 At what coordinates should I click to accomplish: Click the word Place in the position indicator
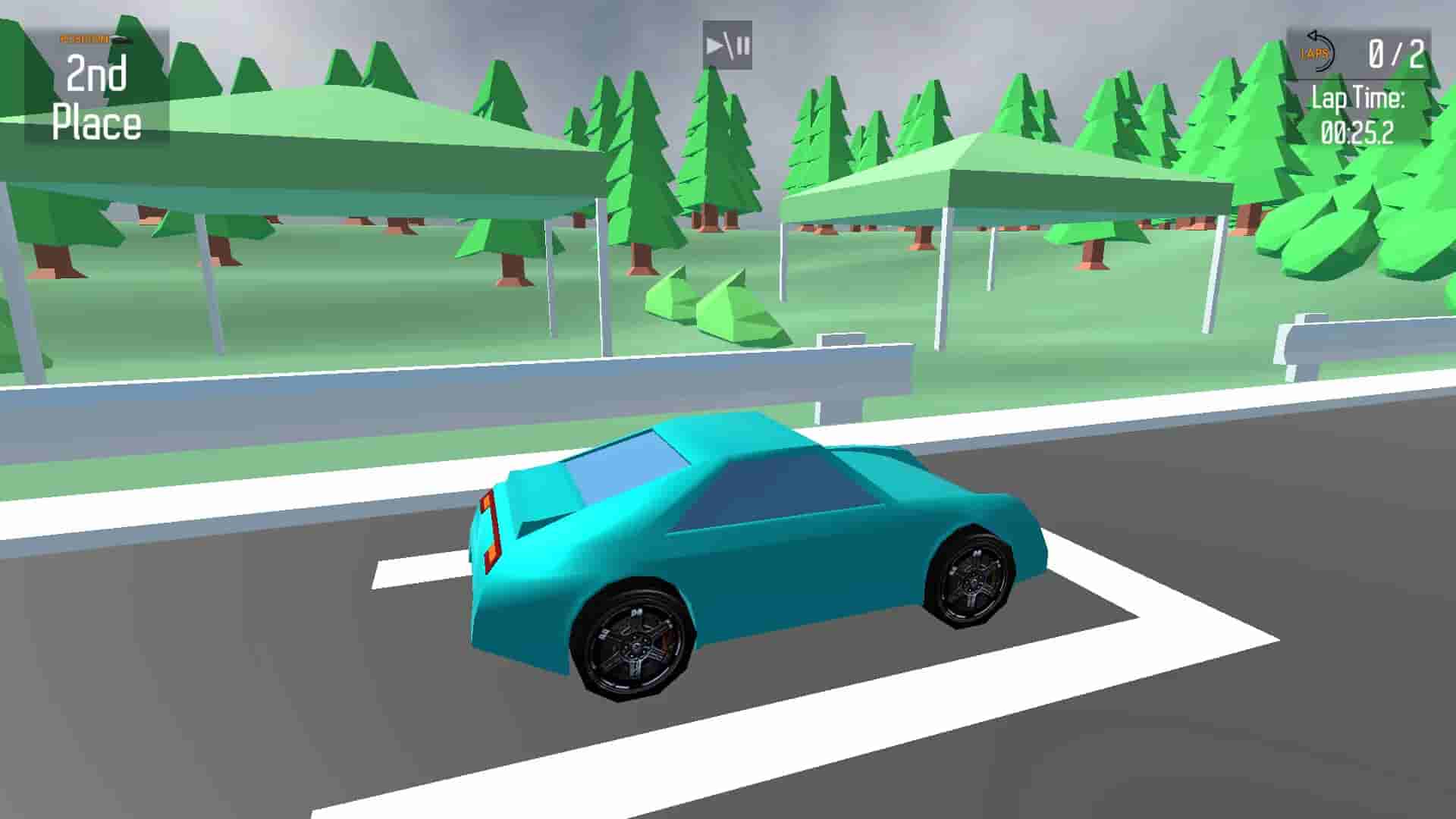[96, 119]
